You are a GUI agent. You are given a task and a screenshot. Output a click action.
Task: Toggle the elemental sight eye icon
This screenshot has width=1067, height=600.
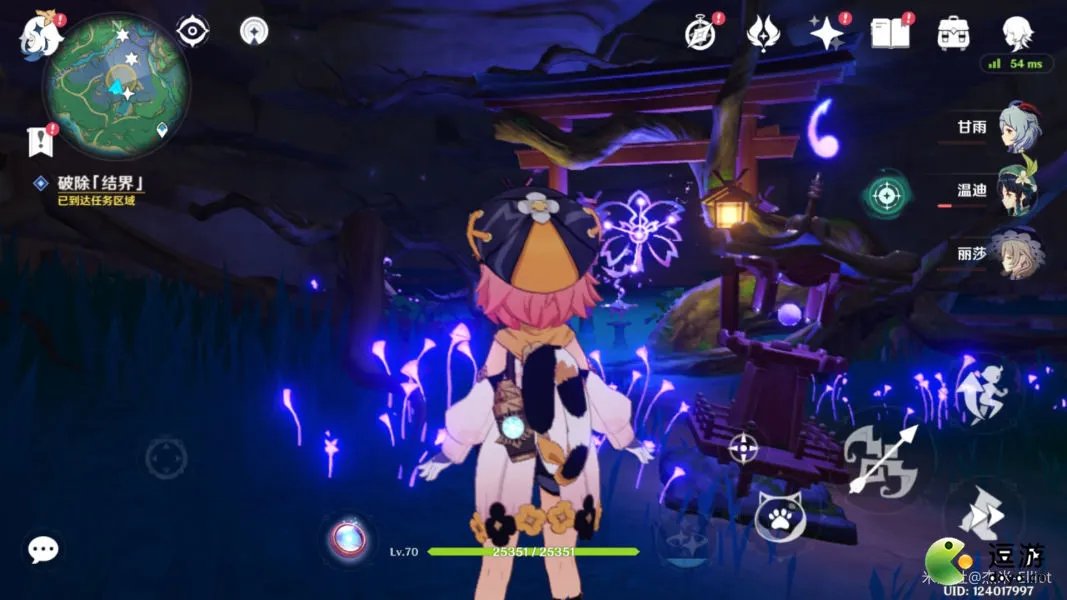click(192, 31)
